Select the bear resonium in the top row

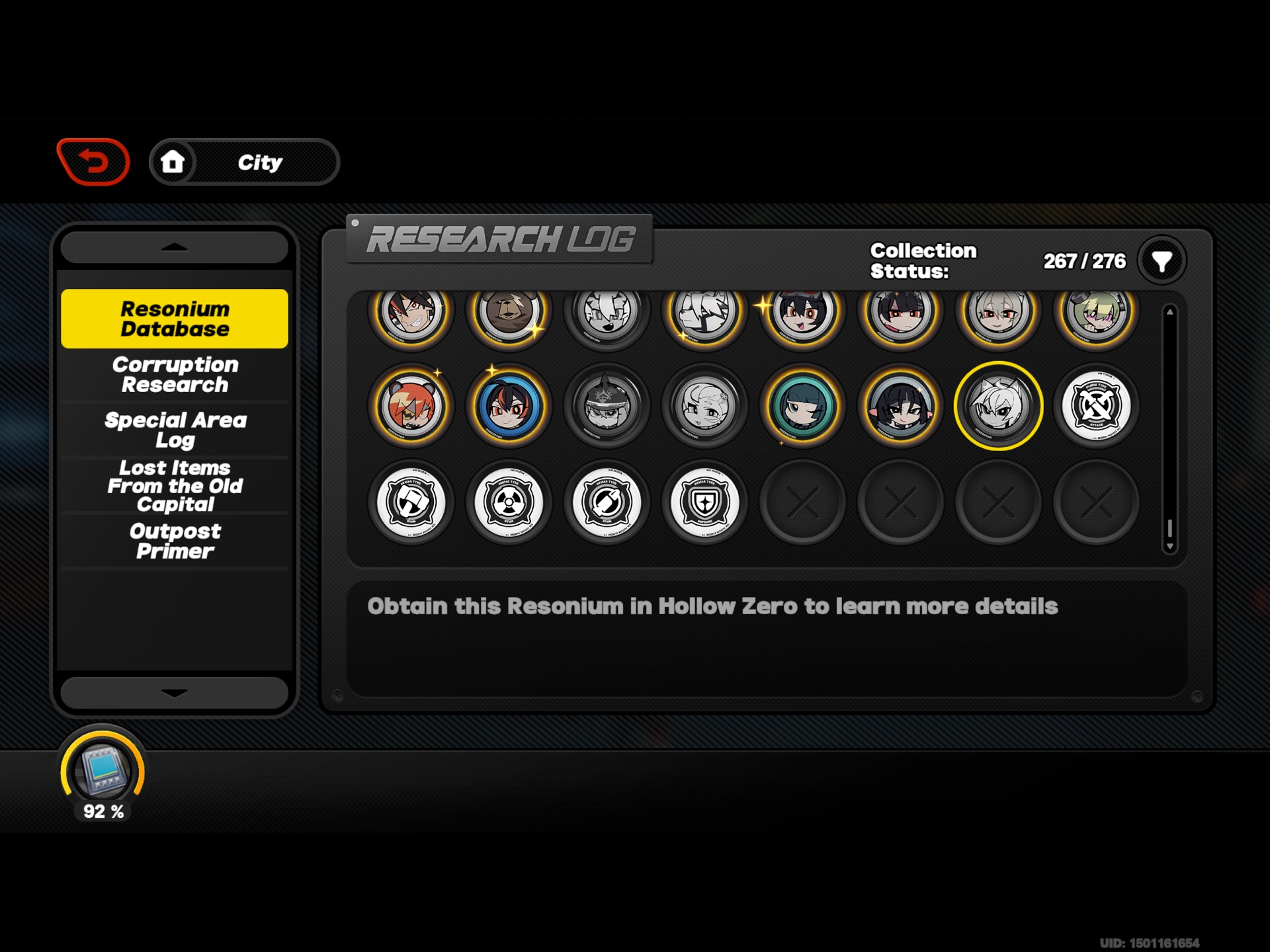tap(509, 316)
